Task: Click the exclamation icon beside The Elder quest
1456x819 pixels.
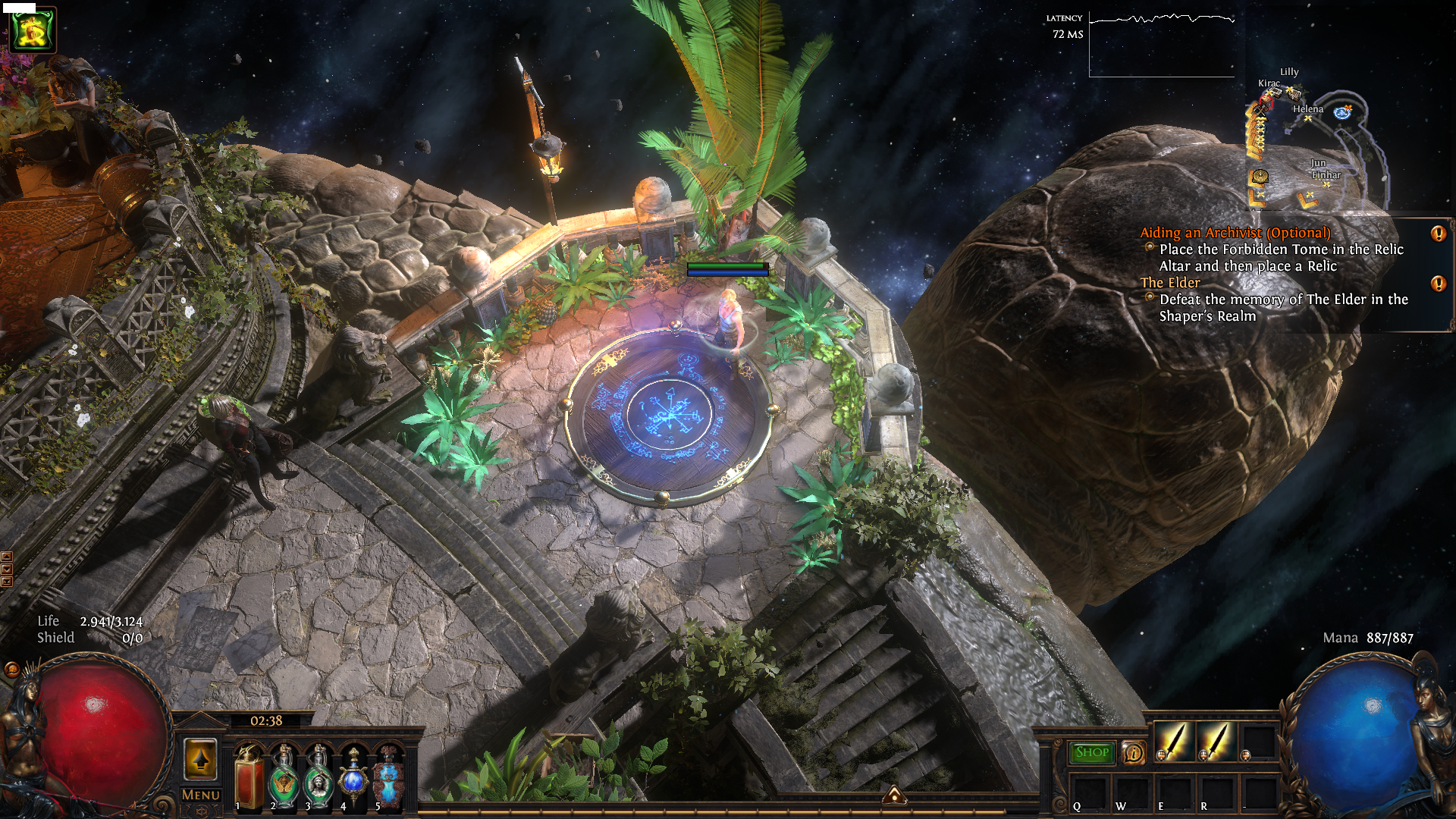Action: coord(1438,284)
